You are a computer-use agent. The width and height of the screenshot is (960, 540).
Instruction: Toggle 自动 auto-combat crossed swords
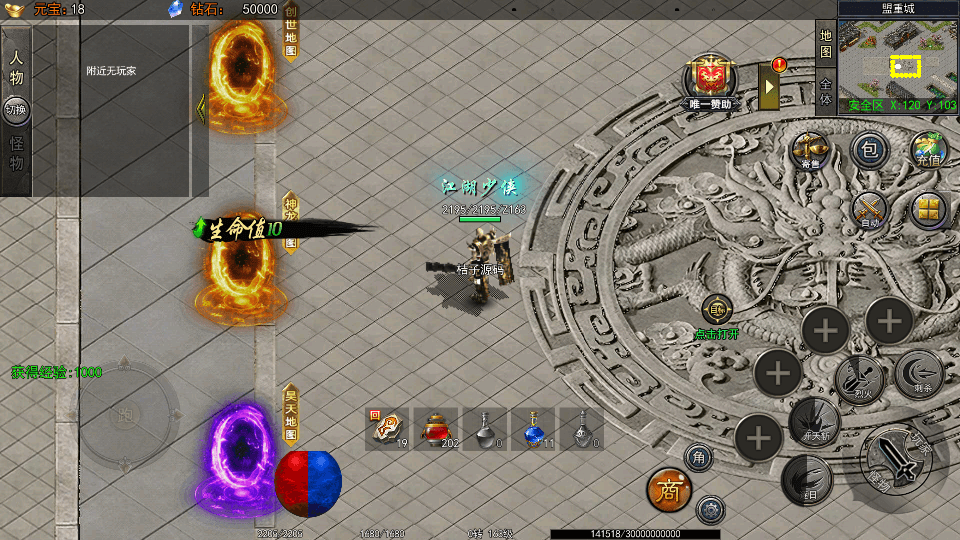point(870,210)
